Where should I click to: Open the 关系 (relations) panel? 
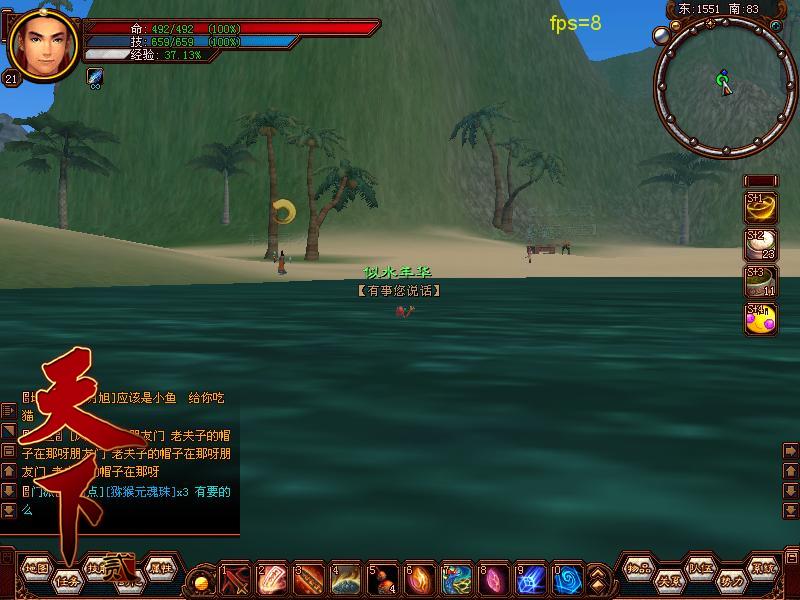668,579
